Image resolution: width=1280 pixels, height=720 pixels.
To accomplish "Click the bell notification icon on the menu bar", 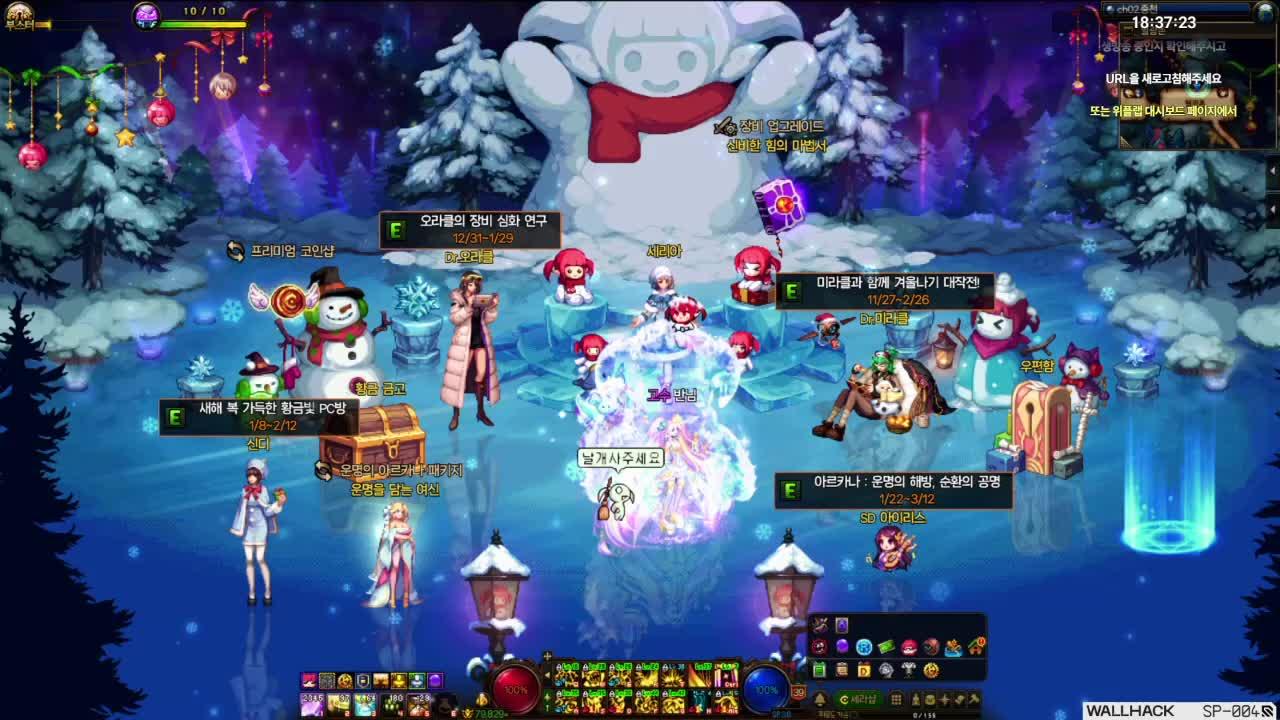I will (x=820, y=699).
